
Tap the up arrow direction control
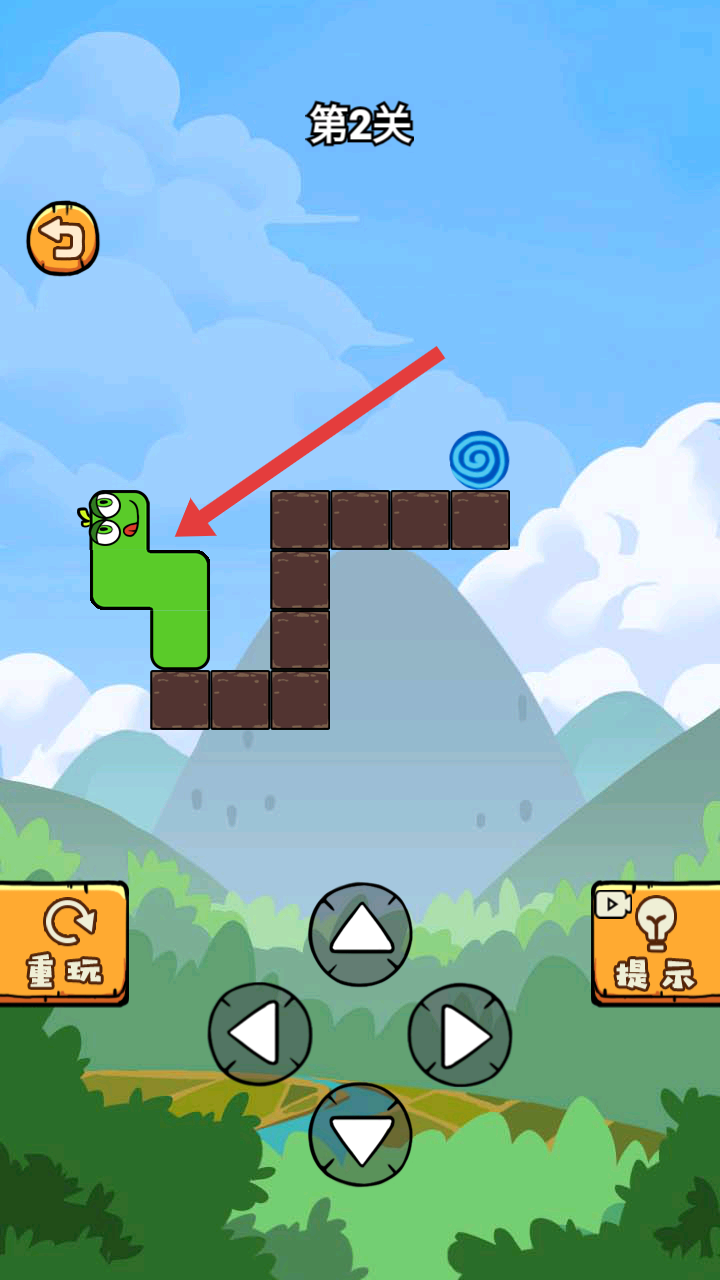click(x=360, y=934)
